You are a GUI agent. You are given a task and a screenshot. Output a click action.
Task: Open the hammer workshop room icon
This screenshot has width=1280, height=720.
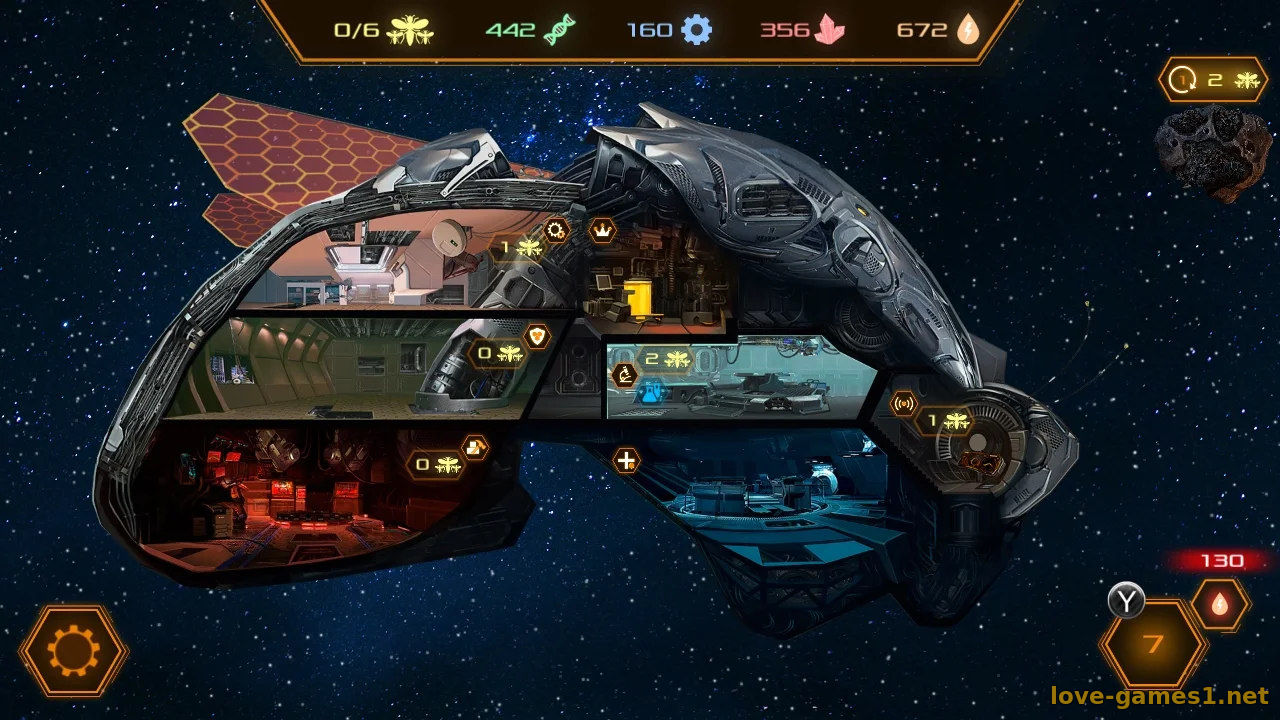click(475, 447)
